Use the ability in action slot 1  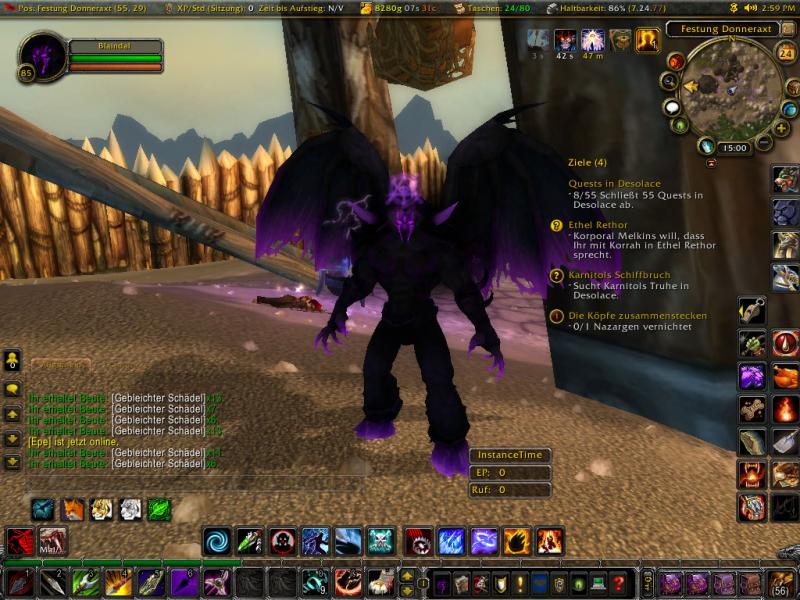20,582
